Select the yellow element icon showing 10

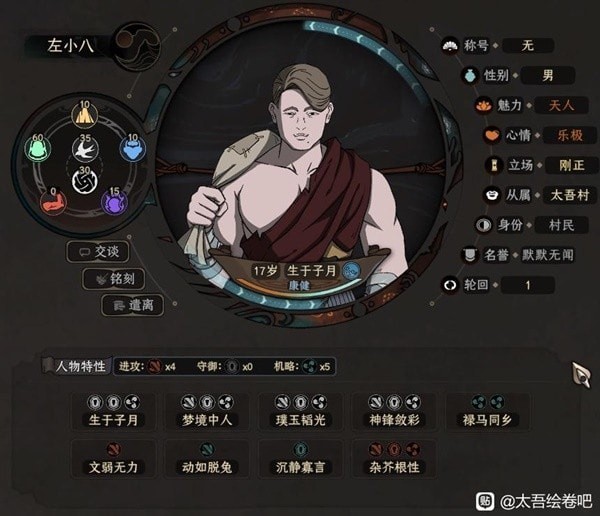pos(84,116)
